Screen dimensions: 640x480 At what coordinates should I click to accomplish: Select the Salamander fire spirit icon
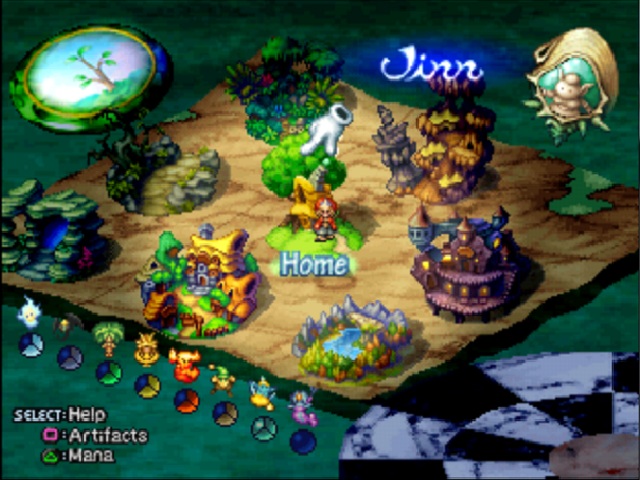tap(184, 363)
